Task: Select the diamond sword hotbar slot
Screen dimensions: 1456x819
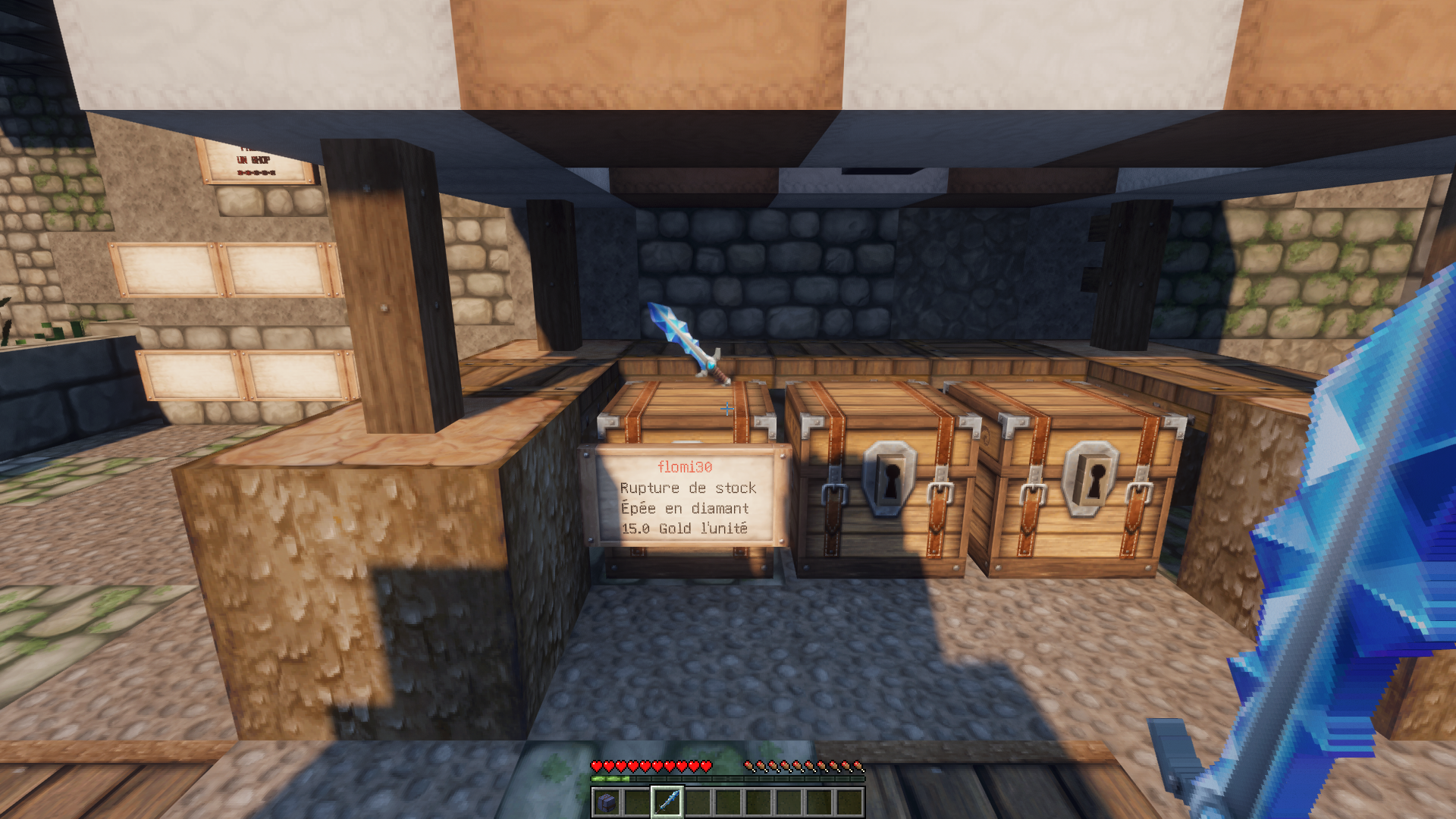Action: pyautogui.click(x=667, y=802)
